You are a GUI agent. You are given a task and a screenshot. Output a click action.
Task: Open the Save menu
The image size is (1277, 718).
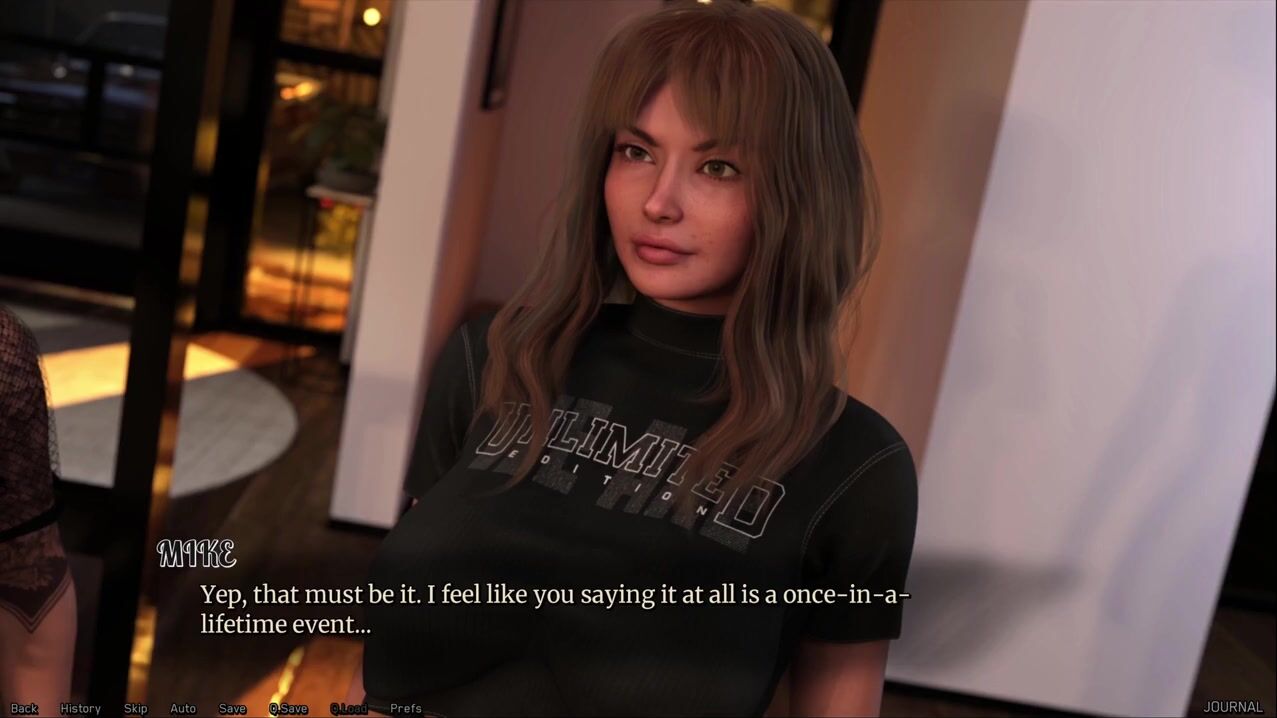tap(232, 708)
